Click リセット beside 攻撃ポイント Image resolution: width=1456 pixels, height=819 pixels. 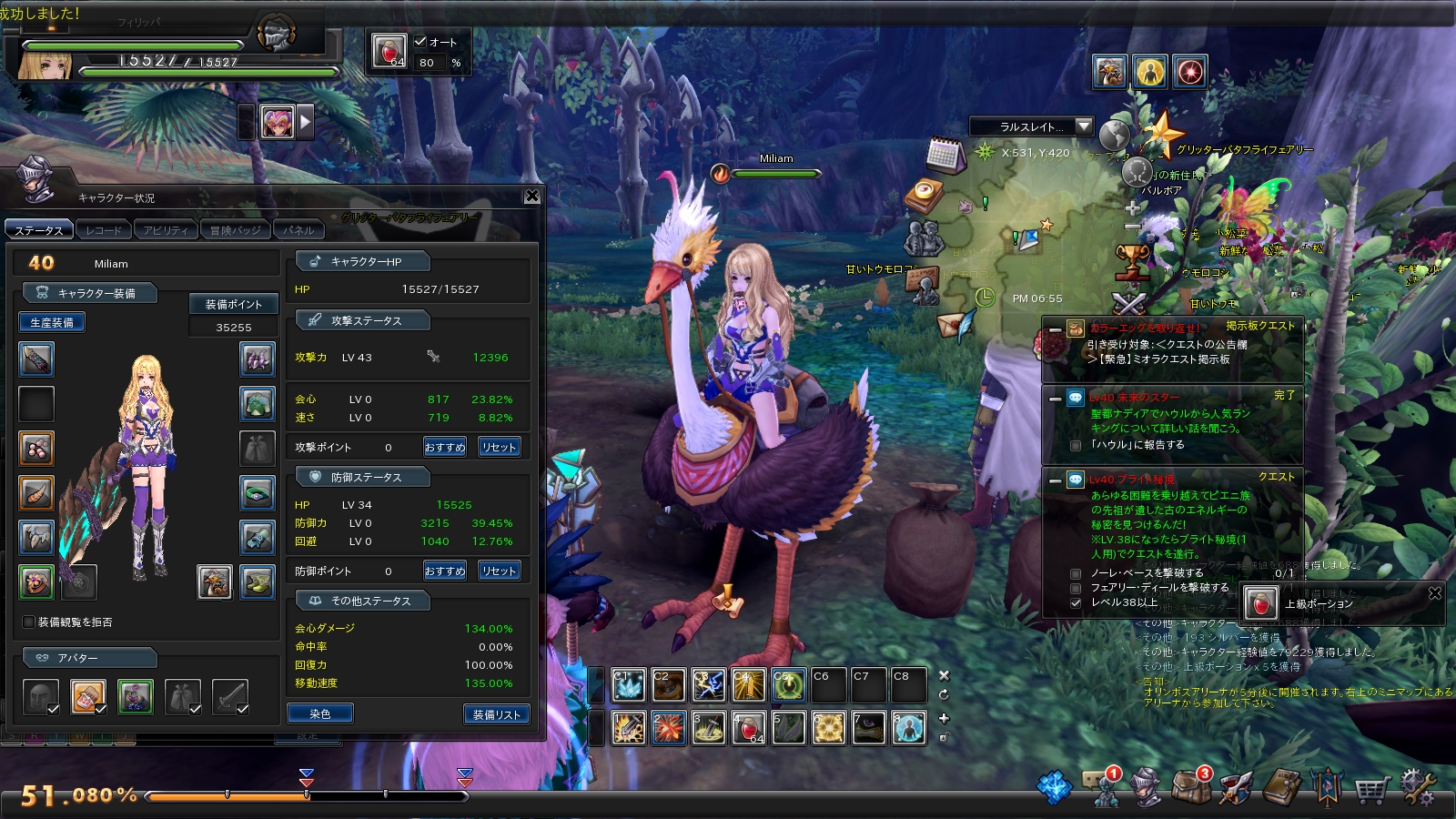coord(499,447)
